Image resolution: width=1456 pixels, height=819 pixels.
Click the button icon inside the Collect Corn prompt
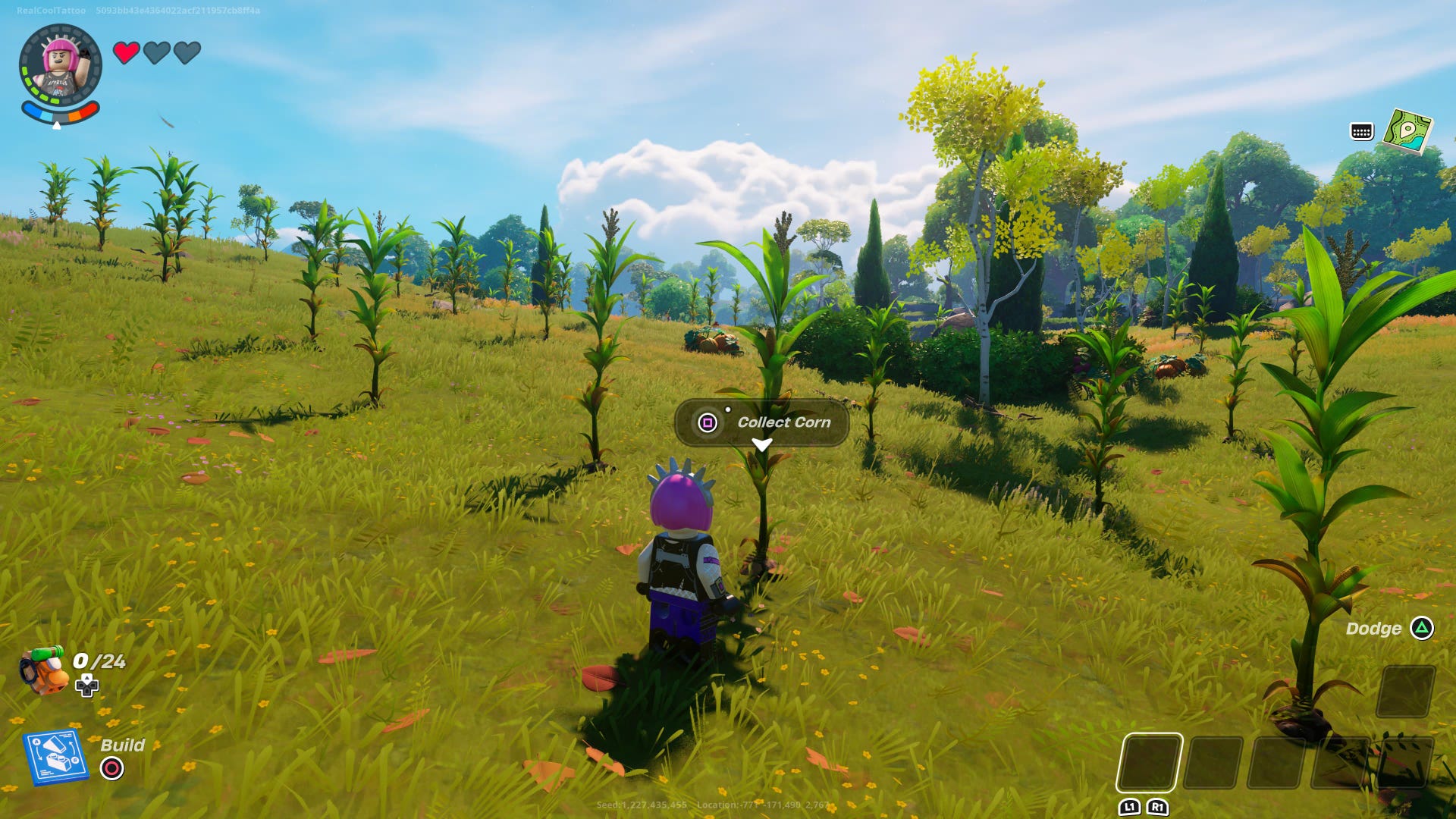point(707,422)
